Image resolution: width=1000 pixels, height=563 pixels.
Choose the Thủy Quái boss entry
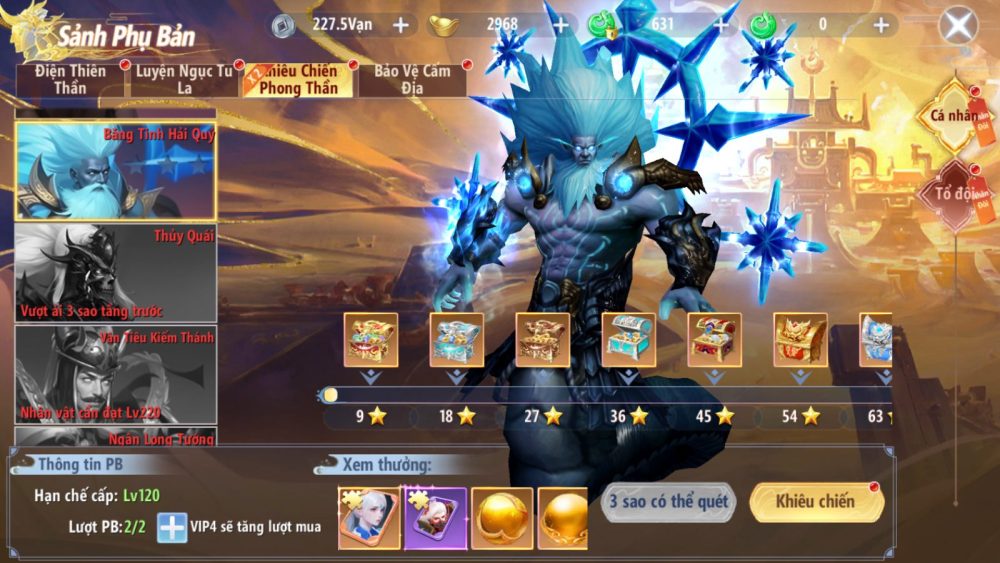116,273
